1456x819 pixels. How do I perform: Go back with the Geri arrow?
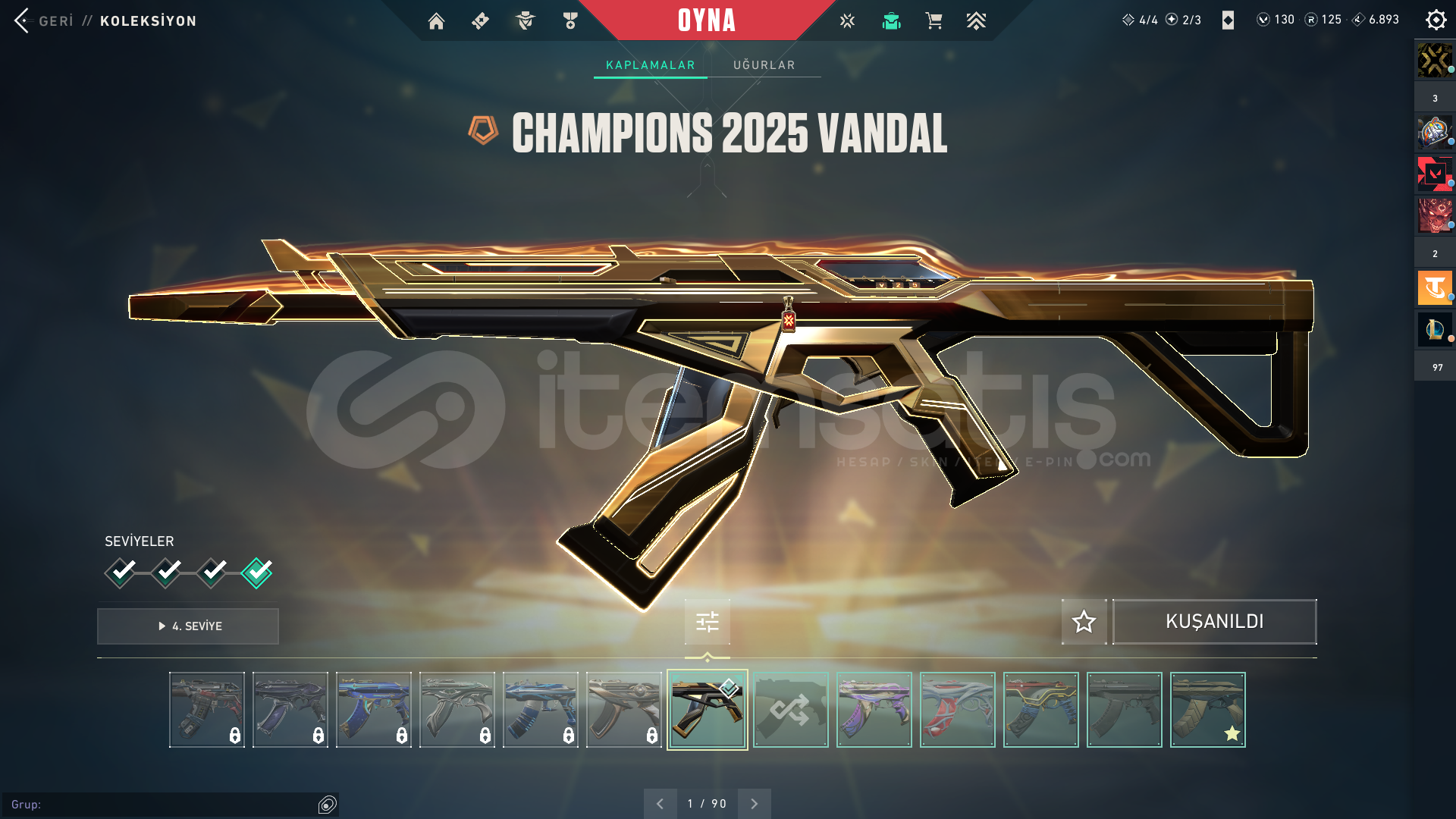click(23, 20)
